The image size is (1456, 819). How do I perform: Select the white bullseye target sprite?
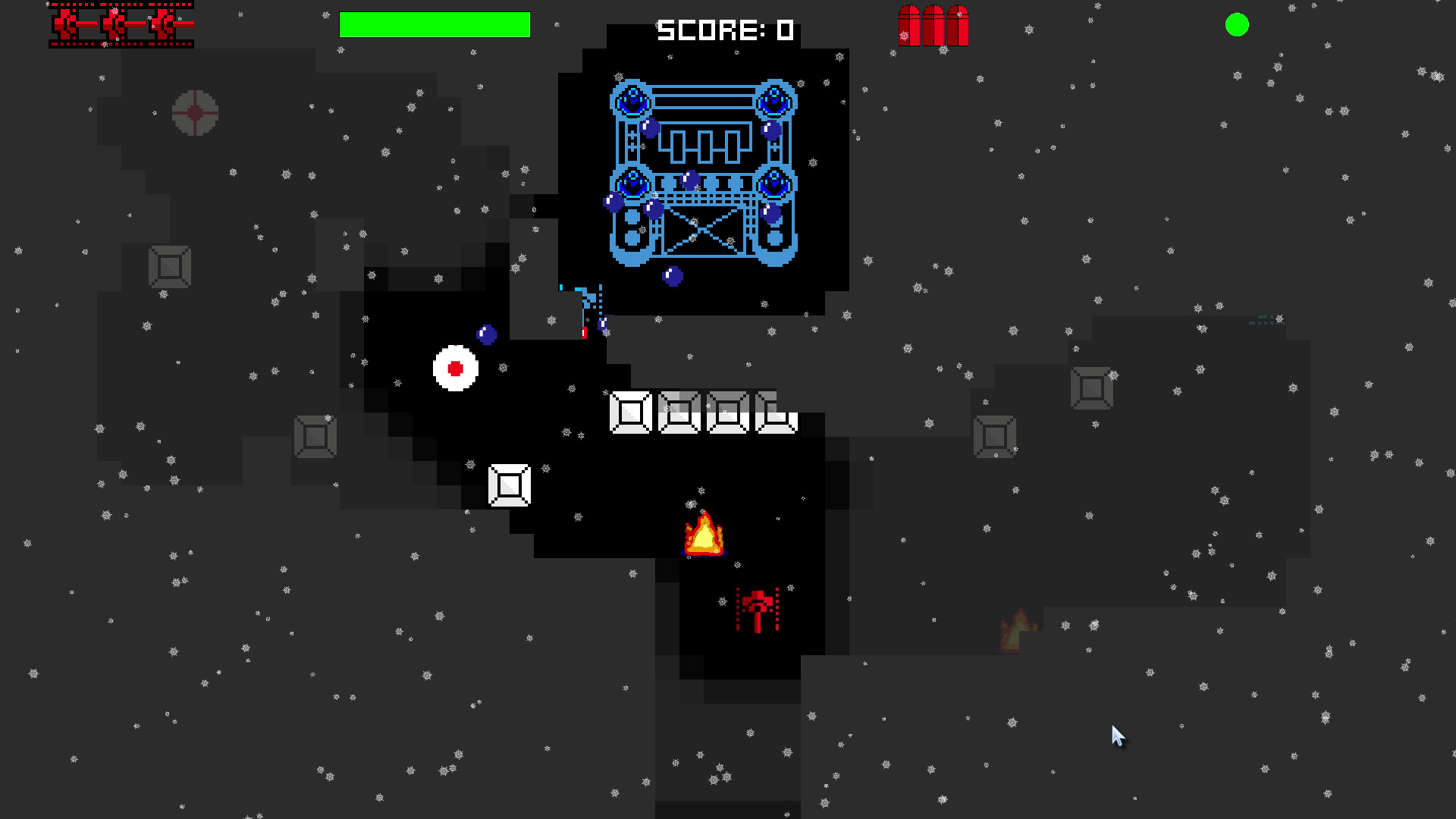tap(456, 369)
